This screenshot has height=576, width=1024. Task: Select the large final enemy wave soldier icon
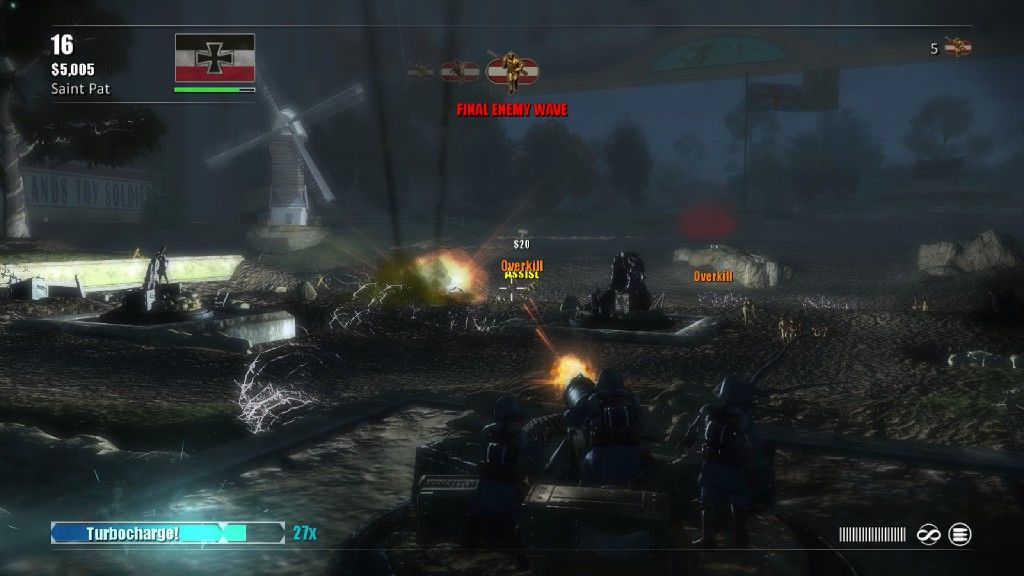point(509,71)
